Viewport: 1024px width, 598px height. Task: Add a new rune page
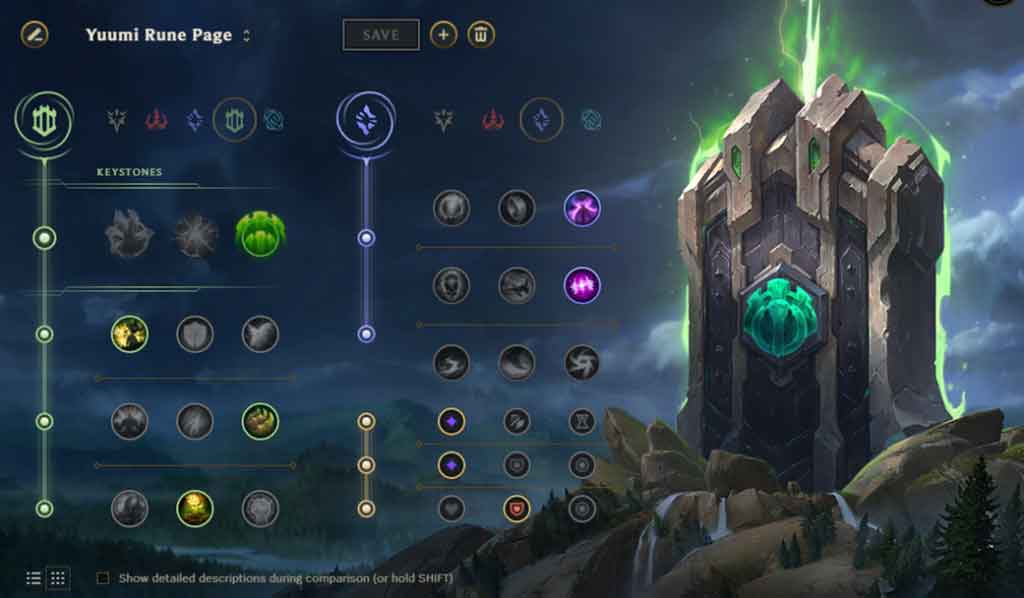point(443,35)
